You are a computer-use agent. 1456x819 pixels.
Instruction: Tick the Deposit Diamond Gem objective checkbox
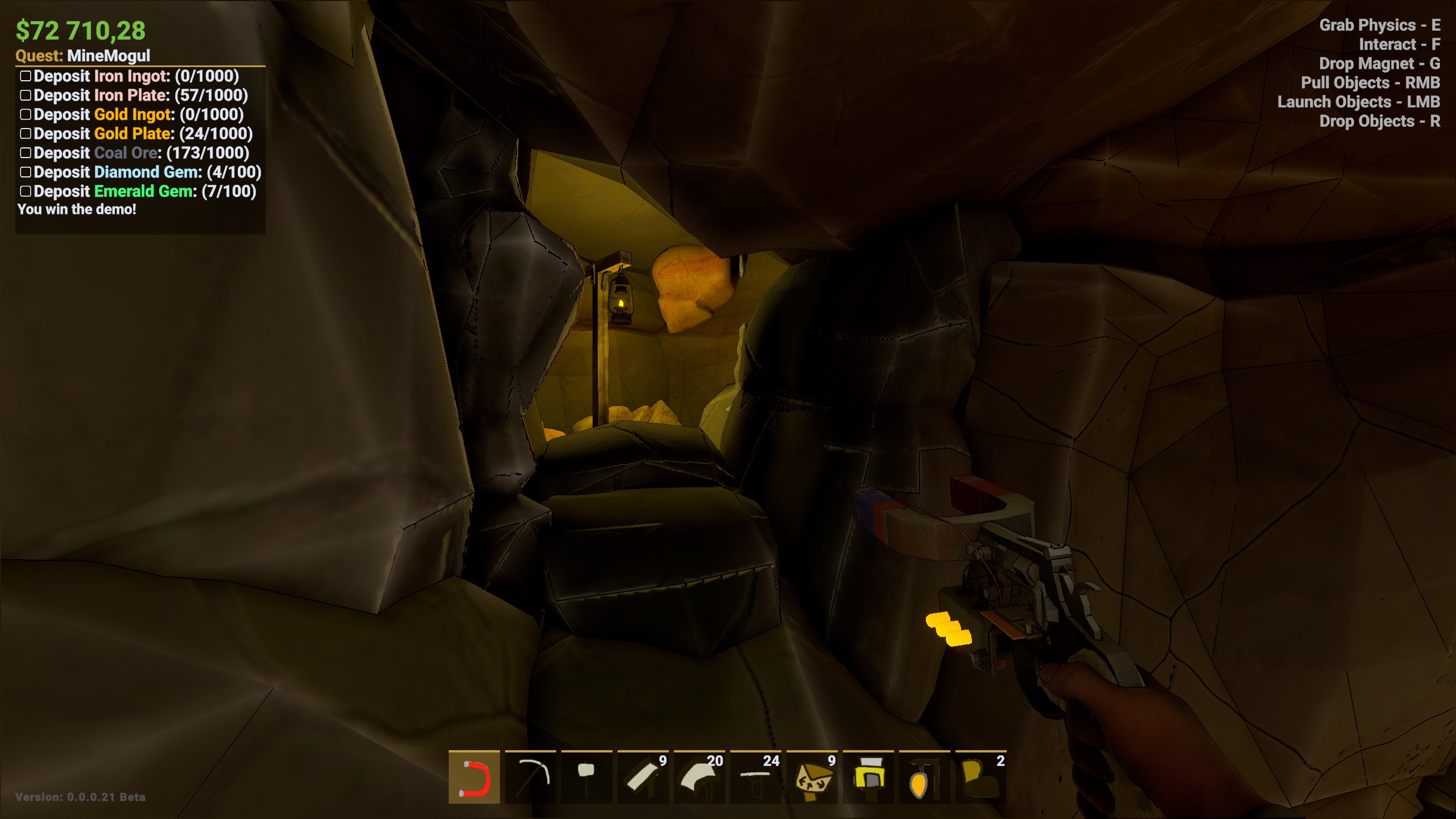26,172
